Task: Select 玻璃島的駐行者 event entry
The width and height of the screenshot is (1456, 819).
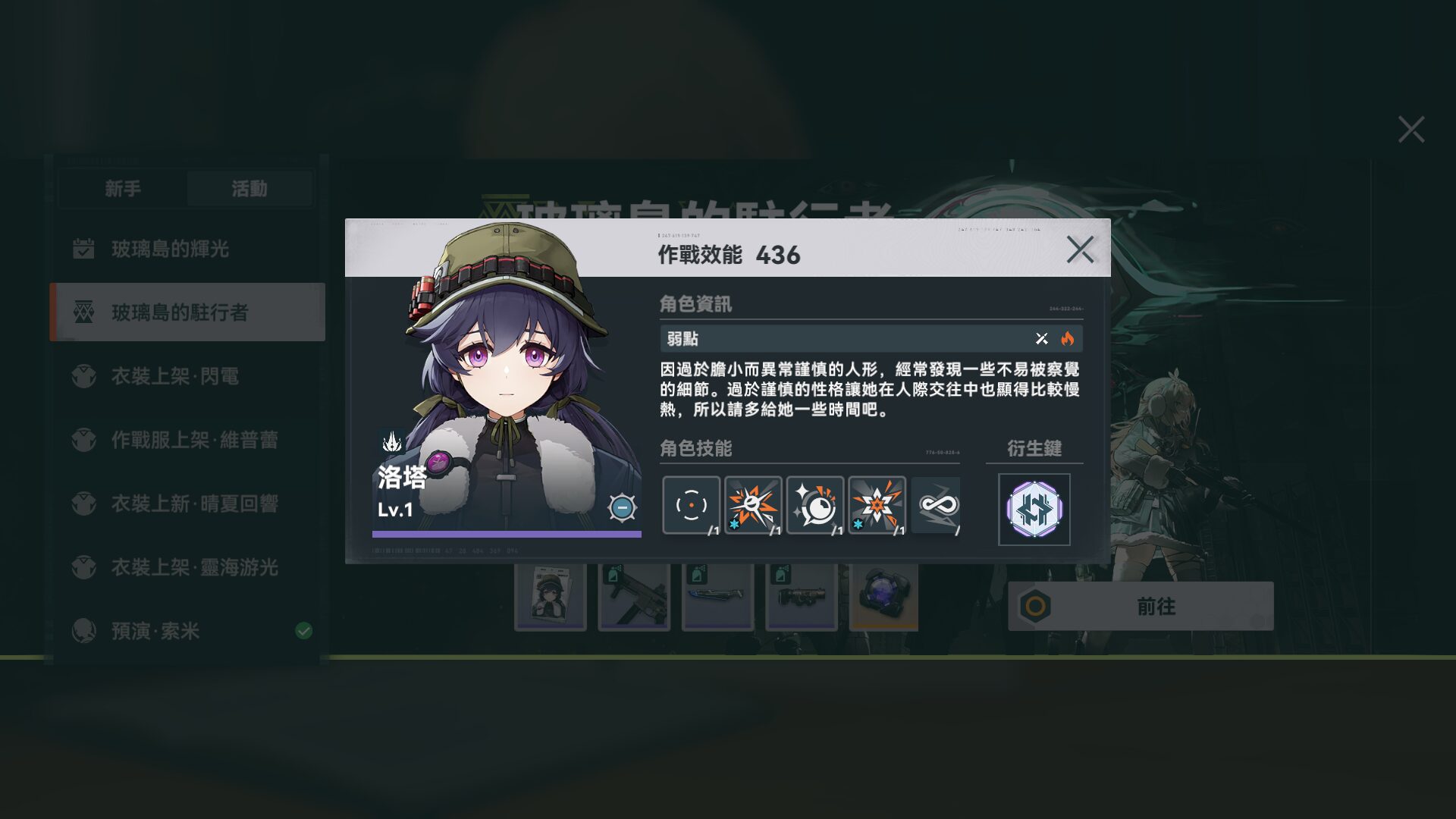Action: coord(180,312)
